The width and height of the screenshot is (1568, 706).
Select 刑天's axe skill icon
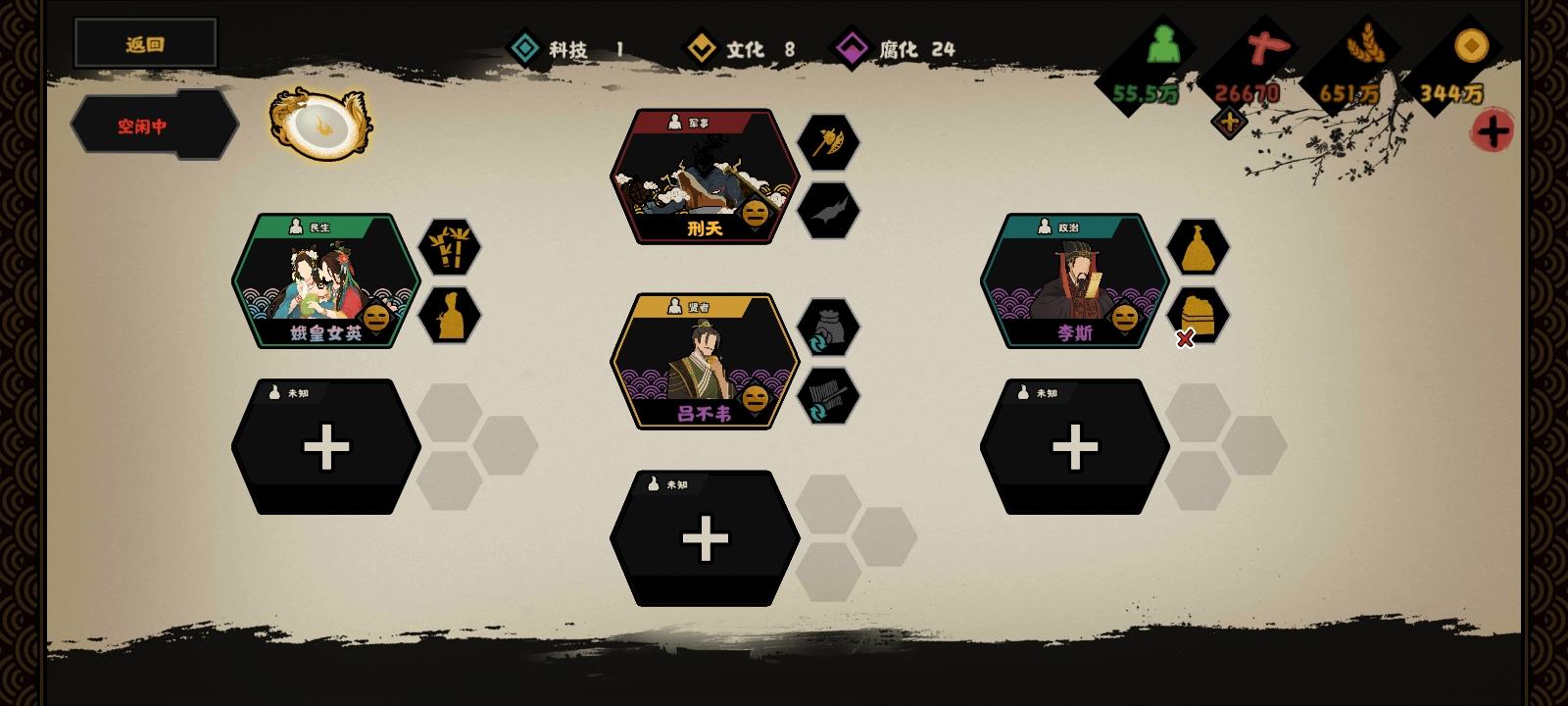pyautogui.click(x=829, y=143)
